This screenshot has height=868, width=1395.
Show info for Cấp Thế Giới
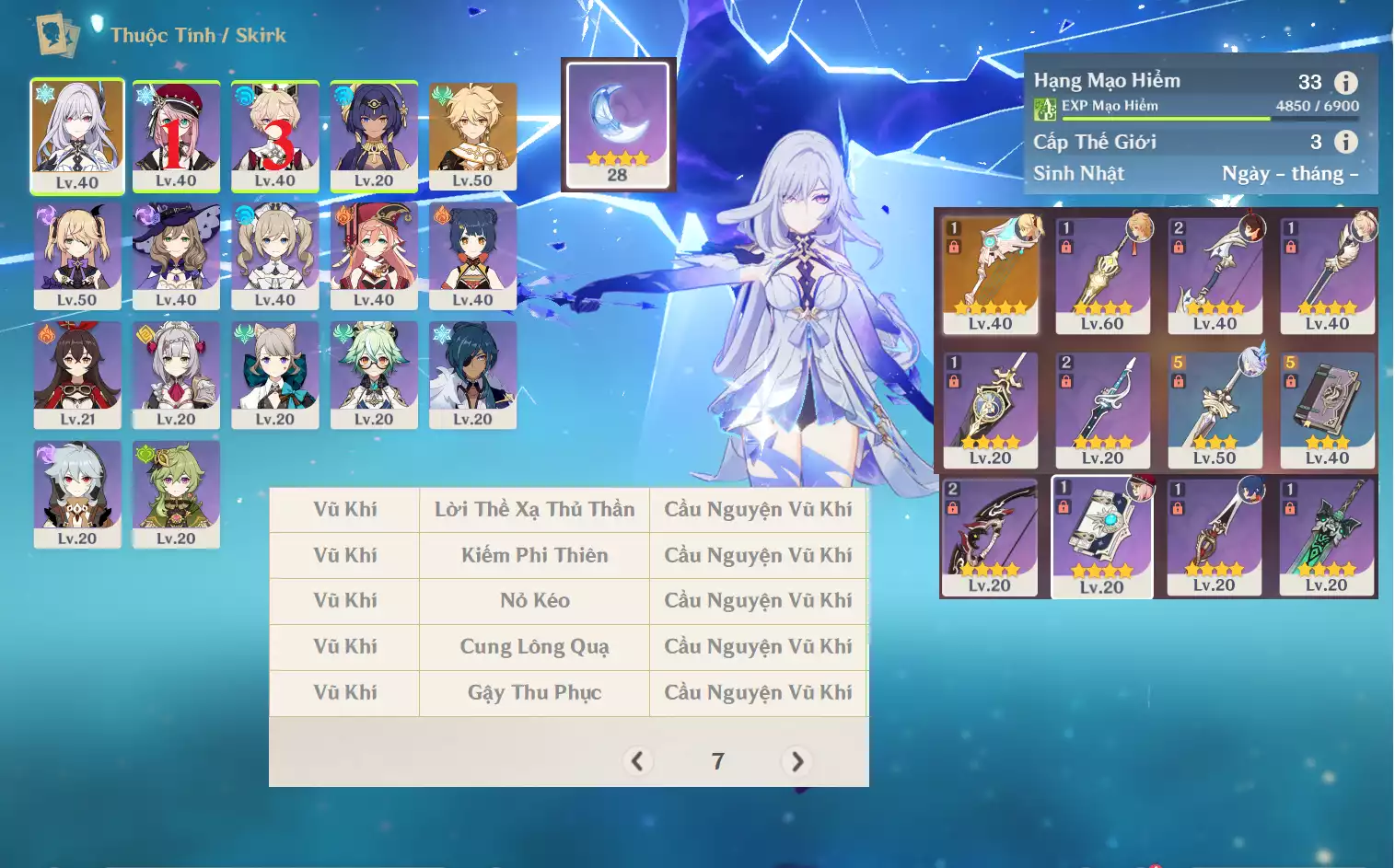(x=1346, y=142)
